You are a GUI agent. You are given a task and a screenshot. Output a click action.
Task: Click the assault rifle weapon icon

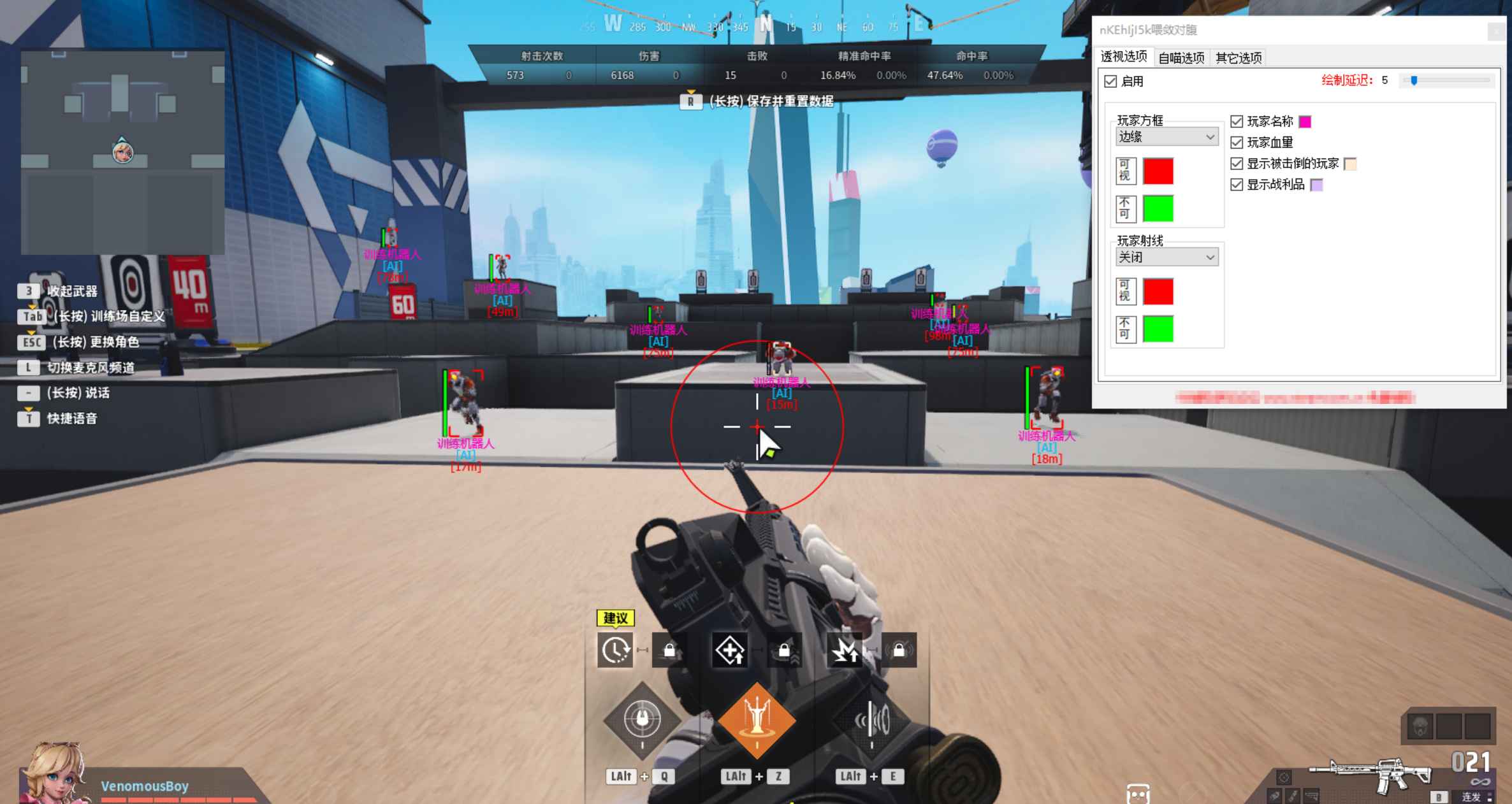1370,774
